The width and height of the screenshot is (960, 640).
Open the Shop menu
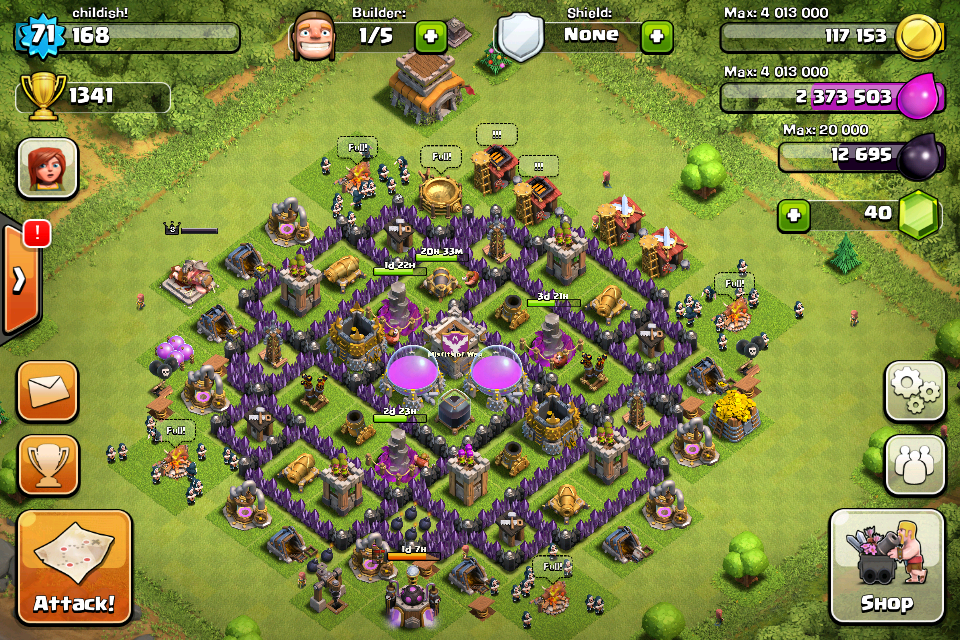point(886,567)
